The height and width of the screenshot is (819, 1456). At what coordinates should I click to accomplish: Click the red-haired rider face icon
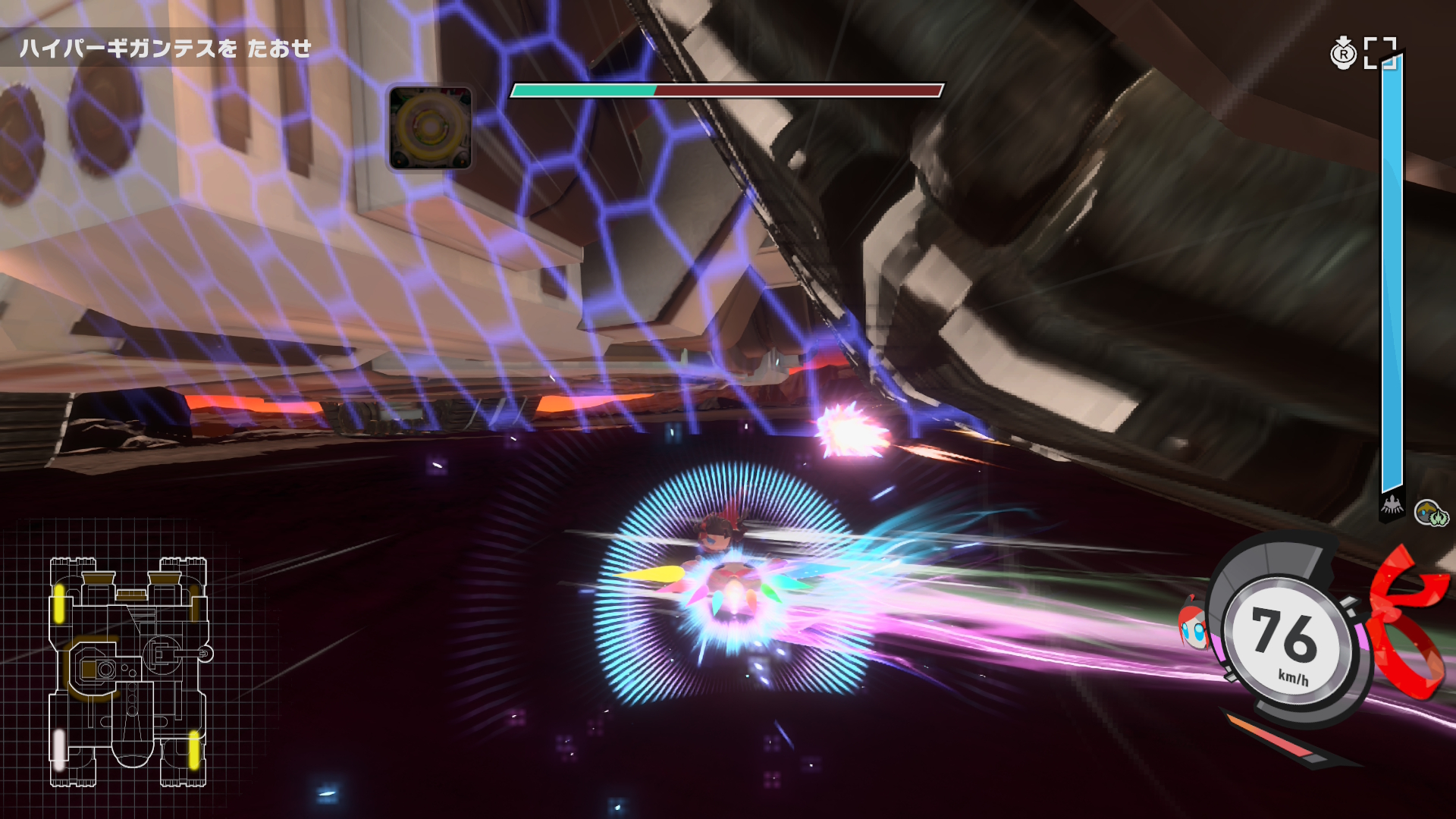[x=1193, y=625]
